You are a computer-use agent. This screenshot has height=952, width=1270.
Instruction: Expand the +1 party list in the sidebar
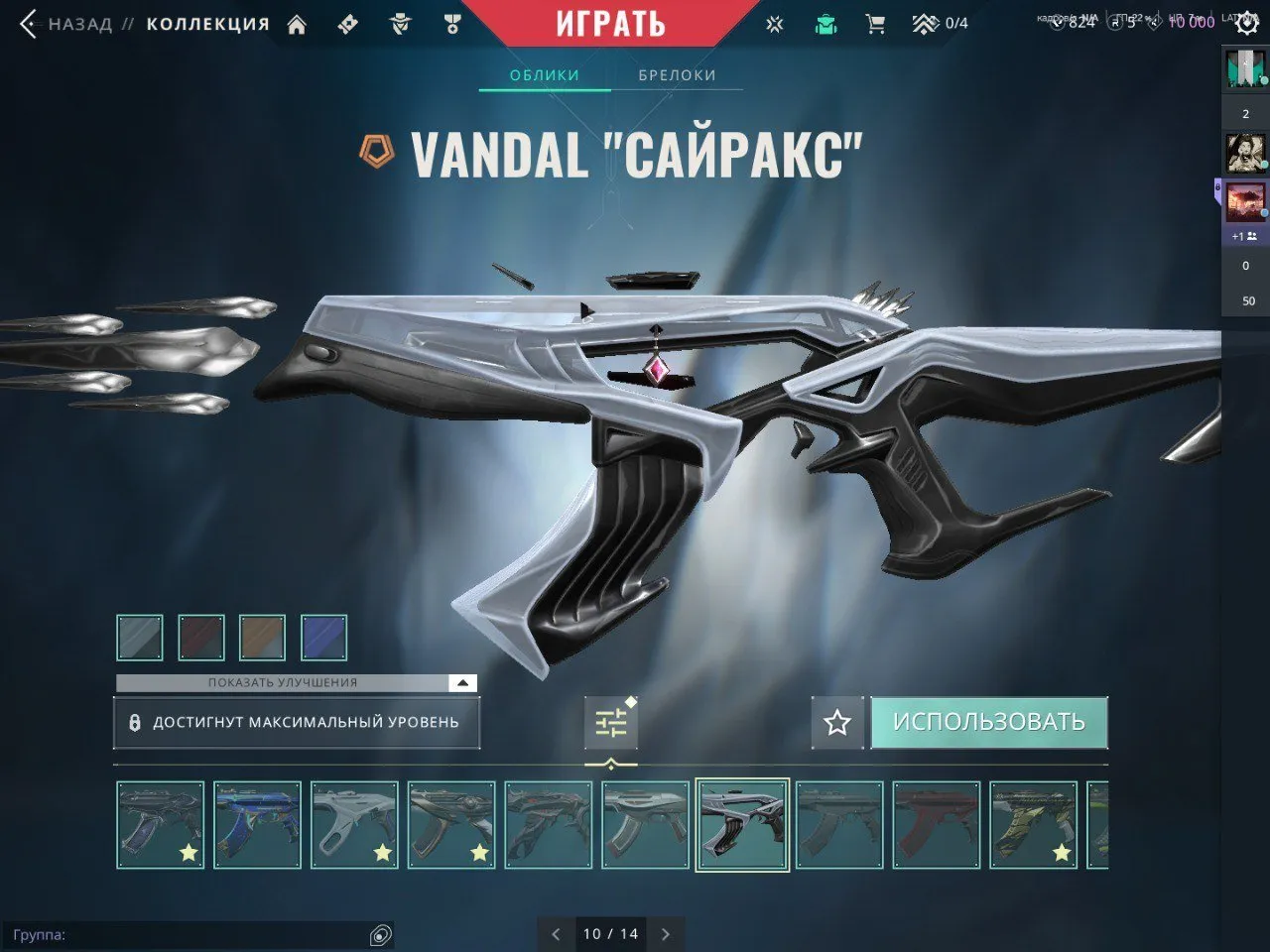[x=1243, y=235]
